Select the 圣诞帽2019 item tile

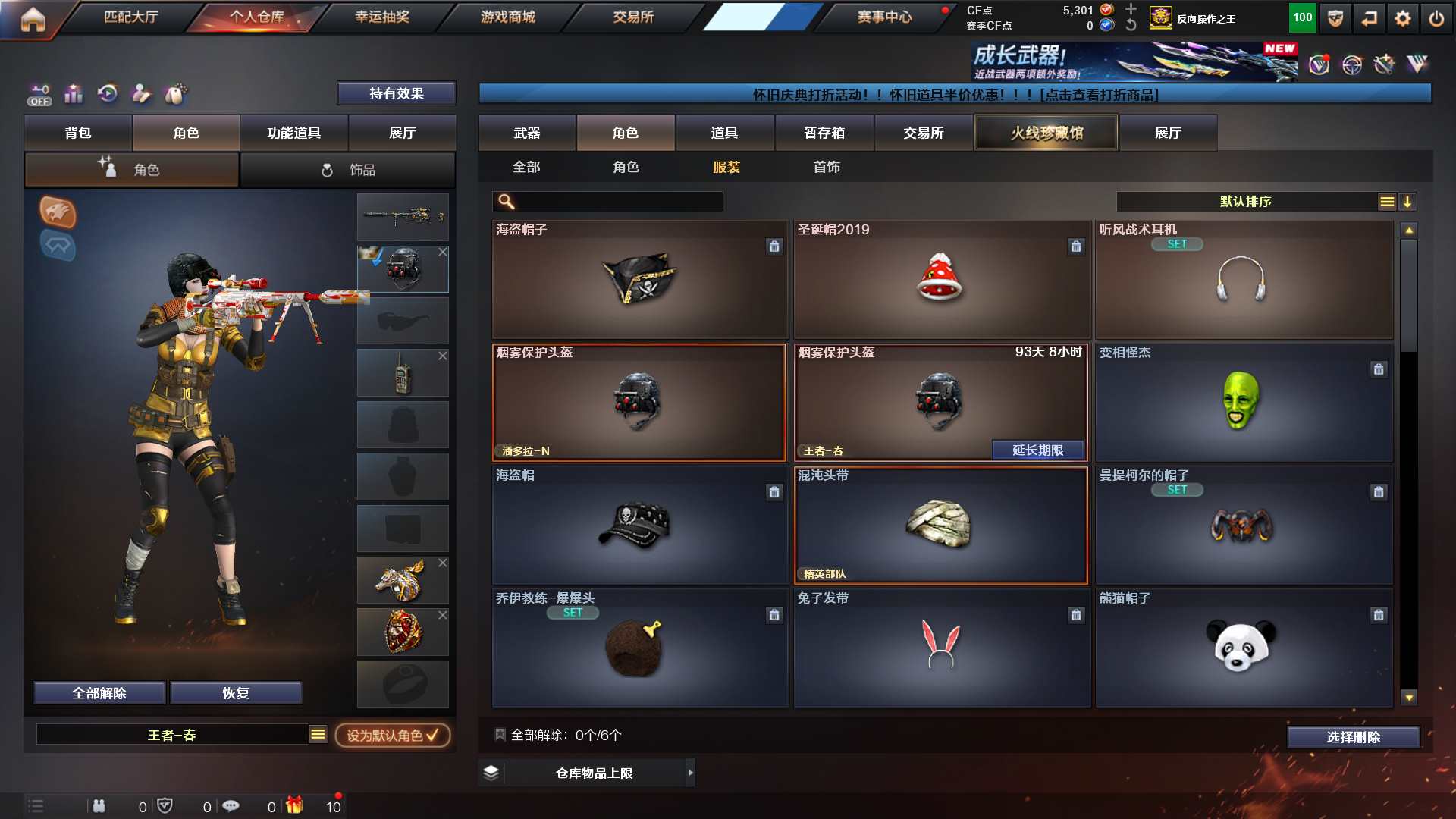pos(941,279)
